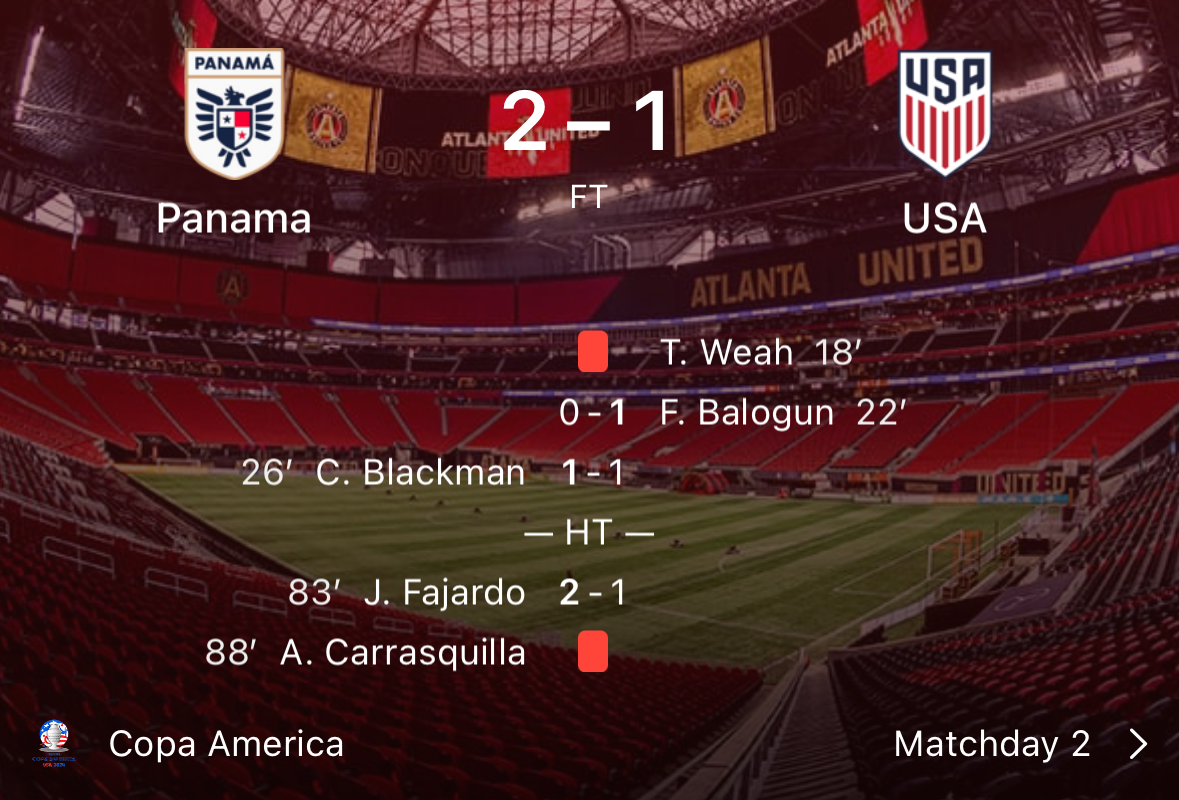Open the Copa America competition link
This screenshot has width=1179, height=800.
(x=226, y=744)
